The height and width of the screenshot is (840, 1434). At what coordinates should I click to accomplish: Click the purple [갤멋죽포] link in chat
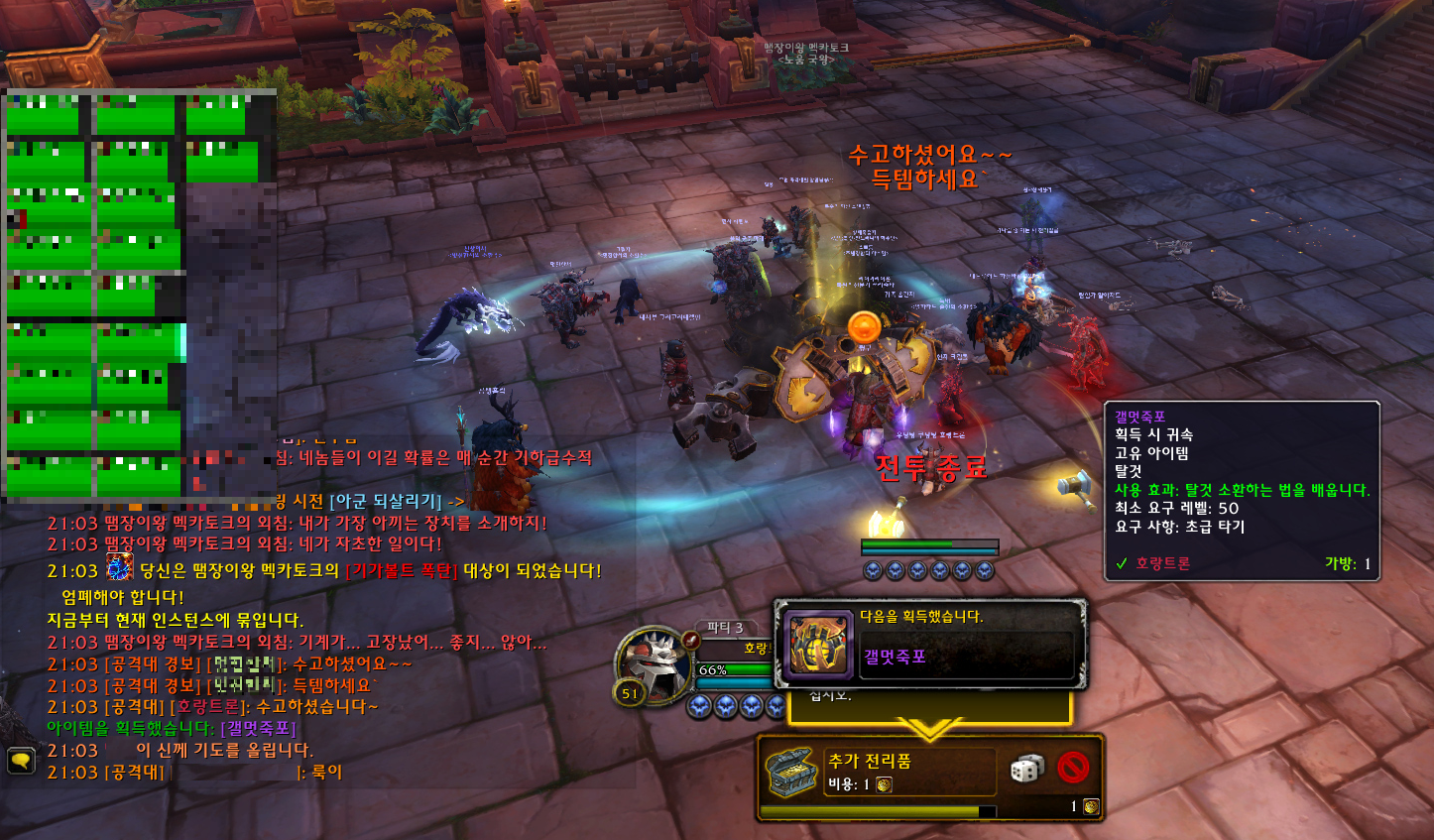[x=258, y=729]
